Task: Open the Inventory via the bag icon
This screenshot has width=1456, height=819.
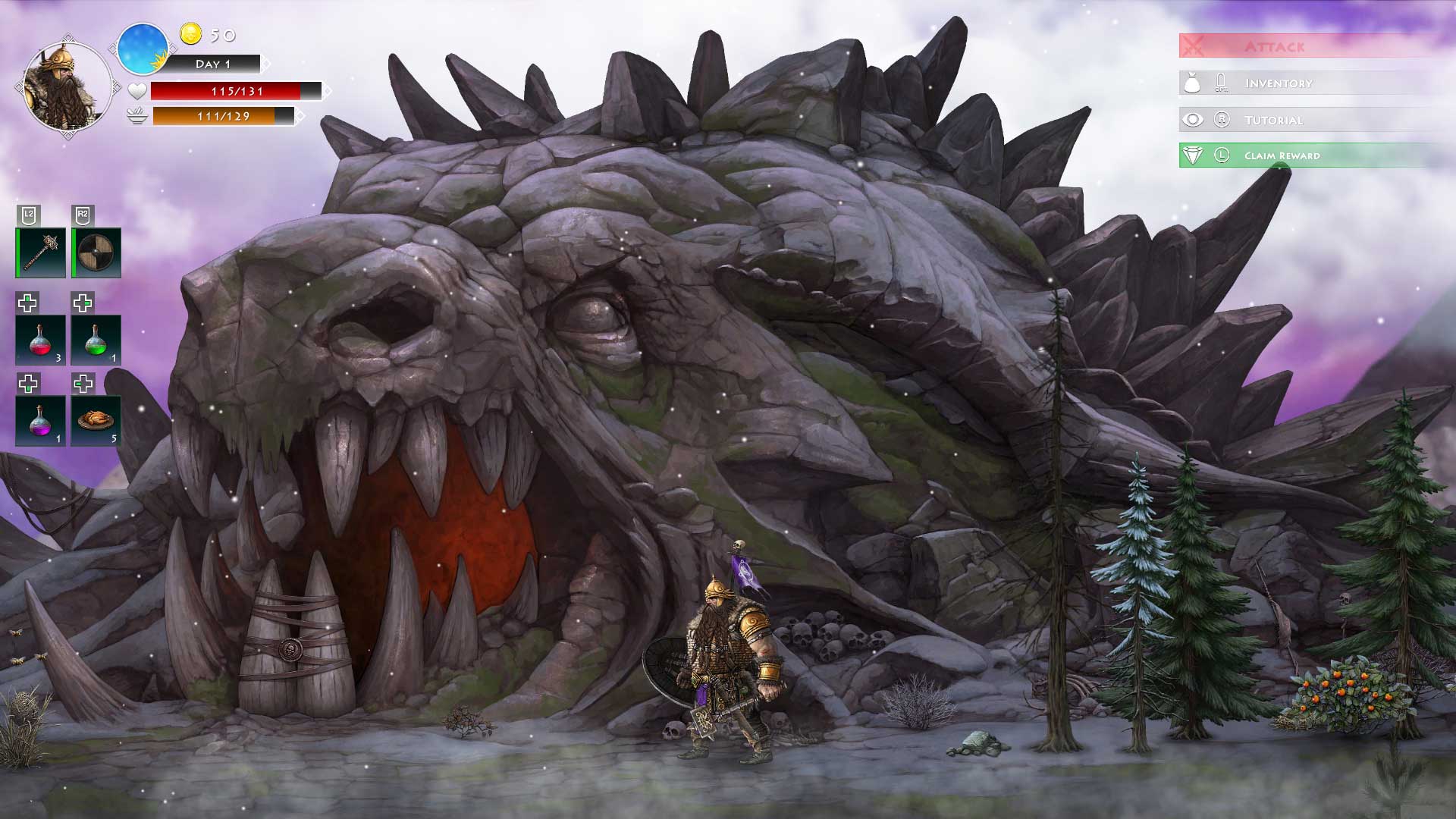Action: point(1194,83)
